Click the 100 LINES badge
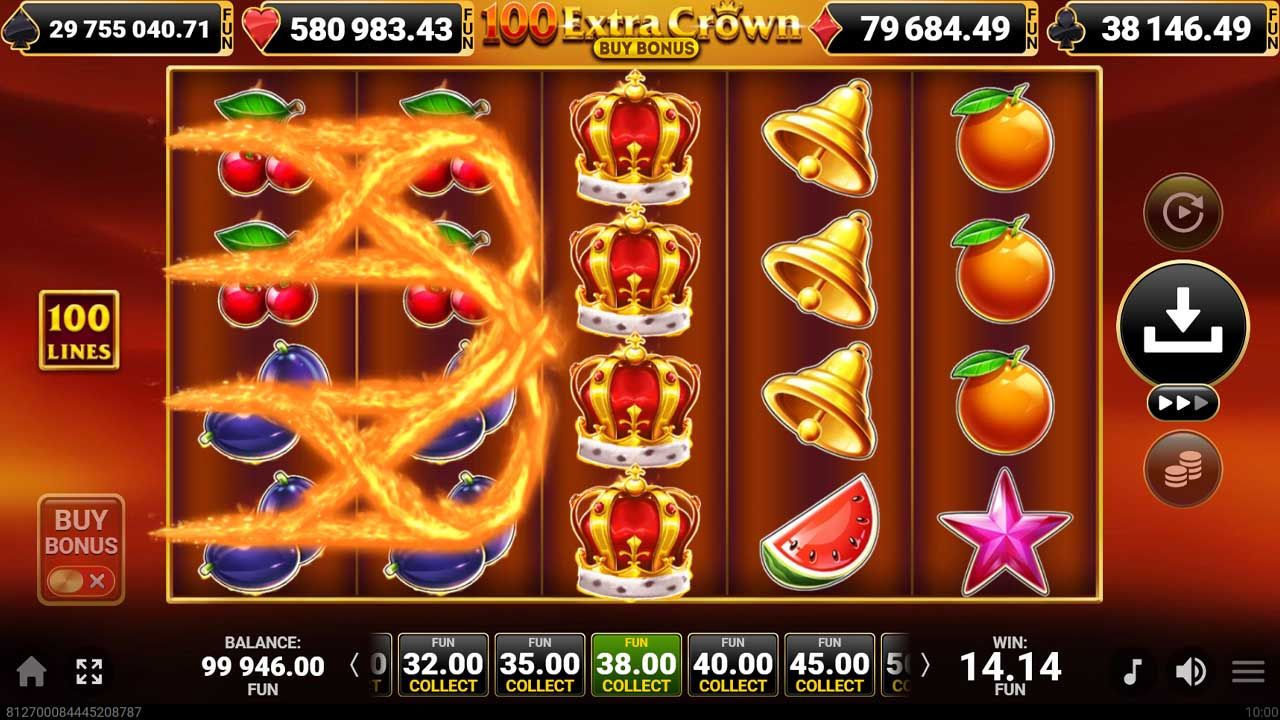The image size is (1280, 720). [78, 330]
